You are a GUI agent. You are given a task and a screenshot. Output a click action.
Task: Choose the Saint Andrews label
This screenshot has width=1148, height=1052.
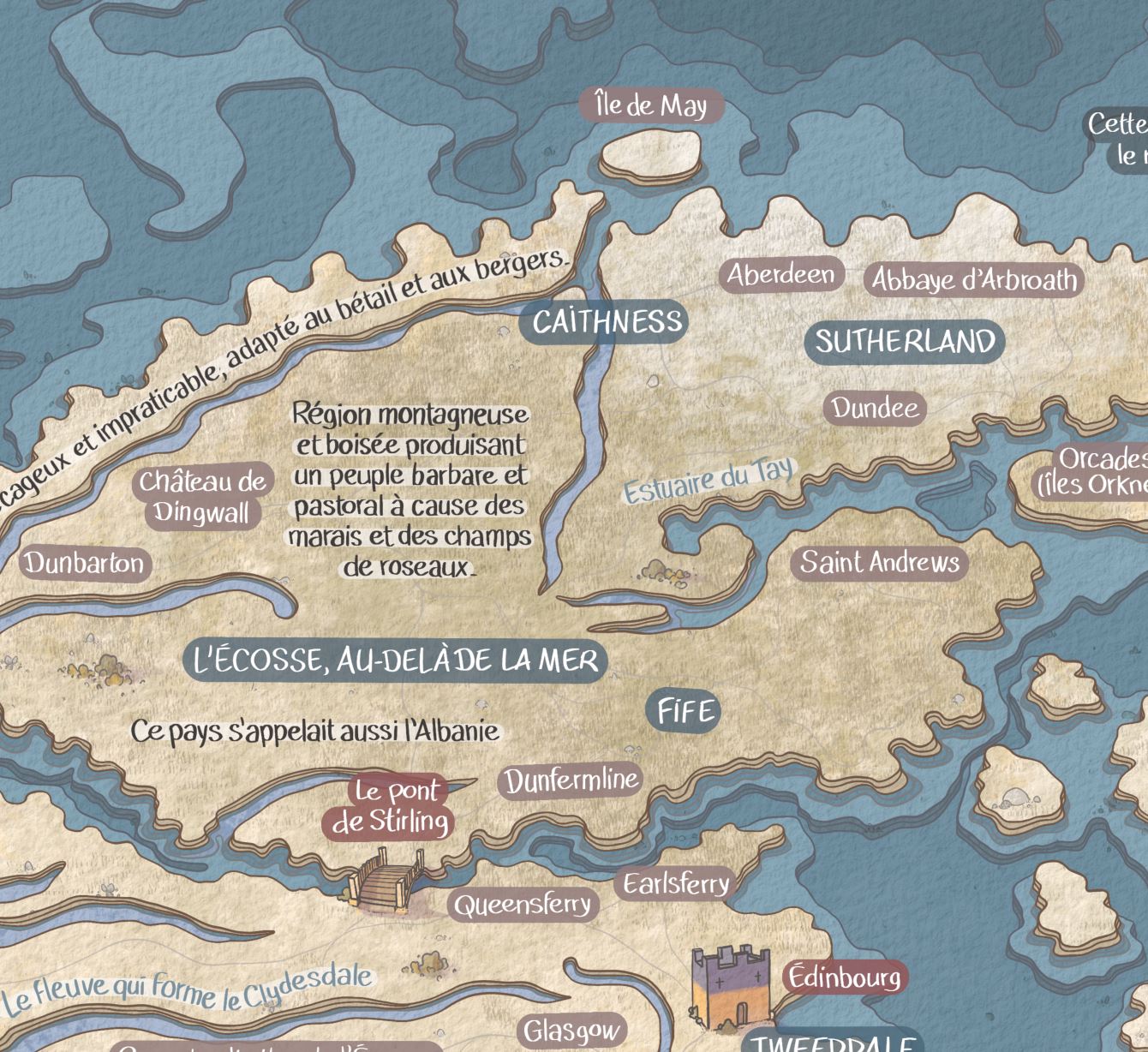coord(880,563)
